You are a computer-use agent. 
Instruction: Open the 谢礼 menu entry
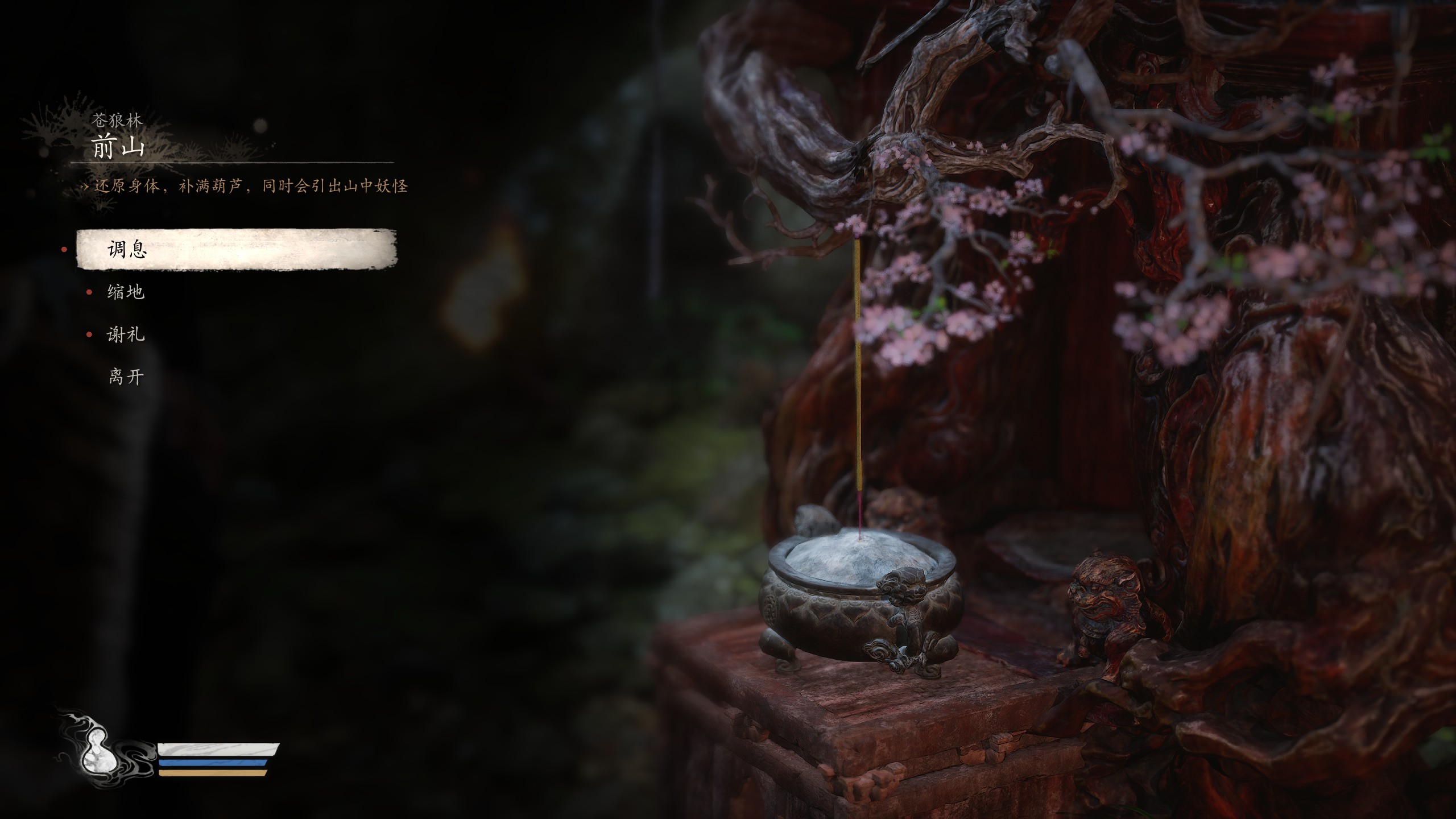pos(126,334)
